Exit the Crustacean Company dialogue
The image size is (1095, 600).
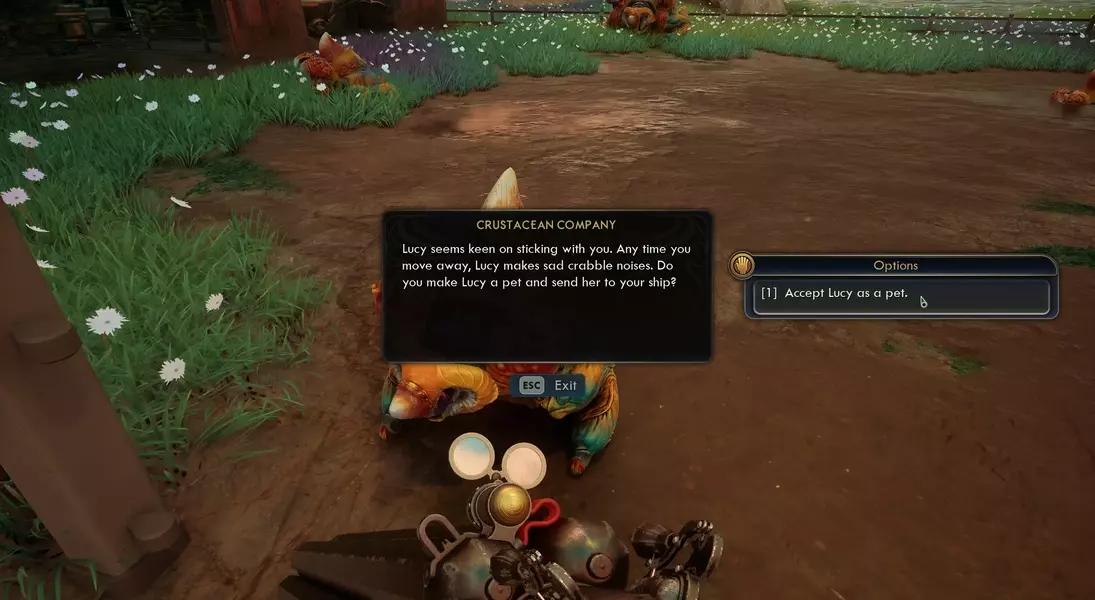point(548,386)
